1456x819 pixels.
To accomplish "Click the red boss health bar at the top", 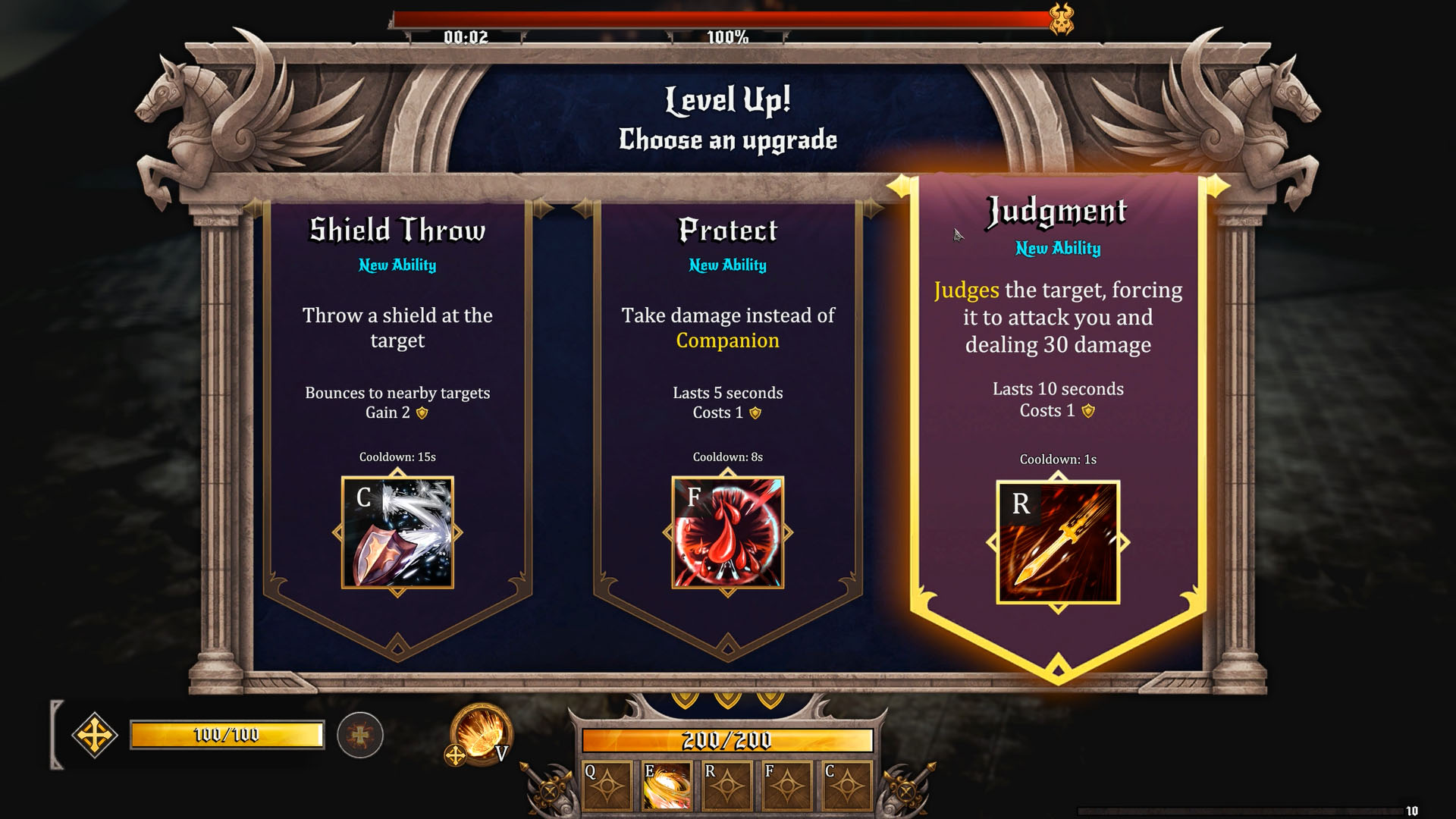I will (x=720, y=15).
